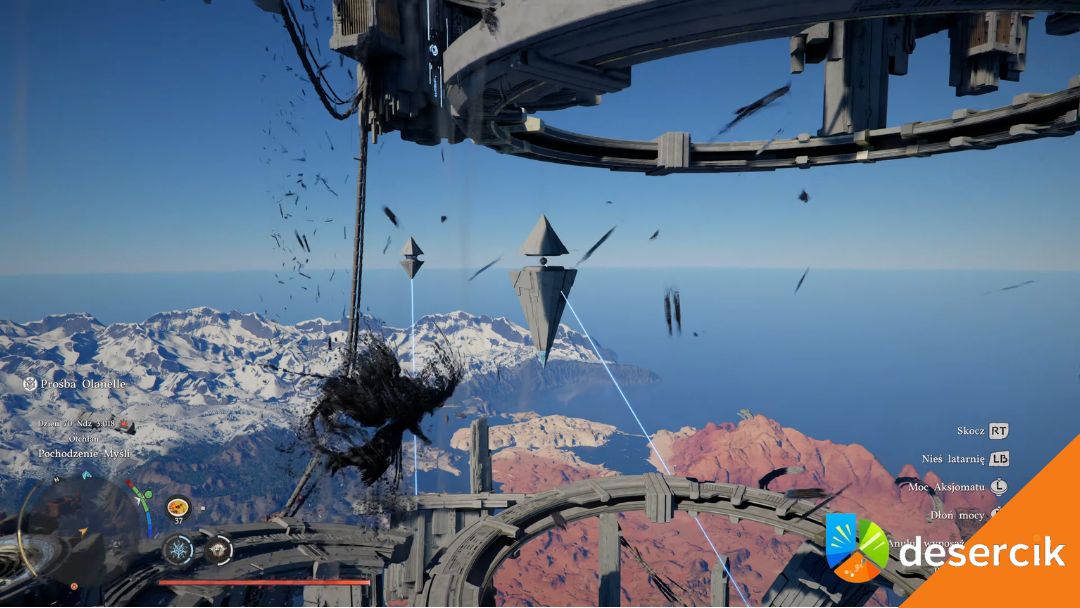Screen dimensions: 1080x608
Task: Click the circular minimap
Action: coord(78,530)
